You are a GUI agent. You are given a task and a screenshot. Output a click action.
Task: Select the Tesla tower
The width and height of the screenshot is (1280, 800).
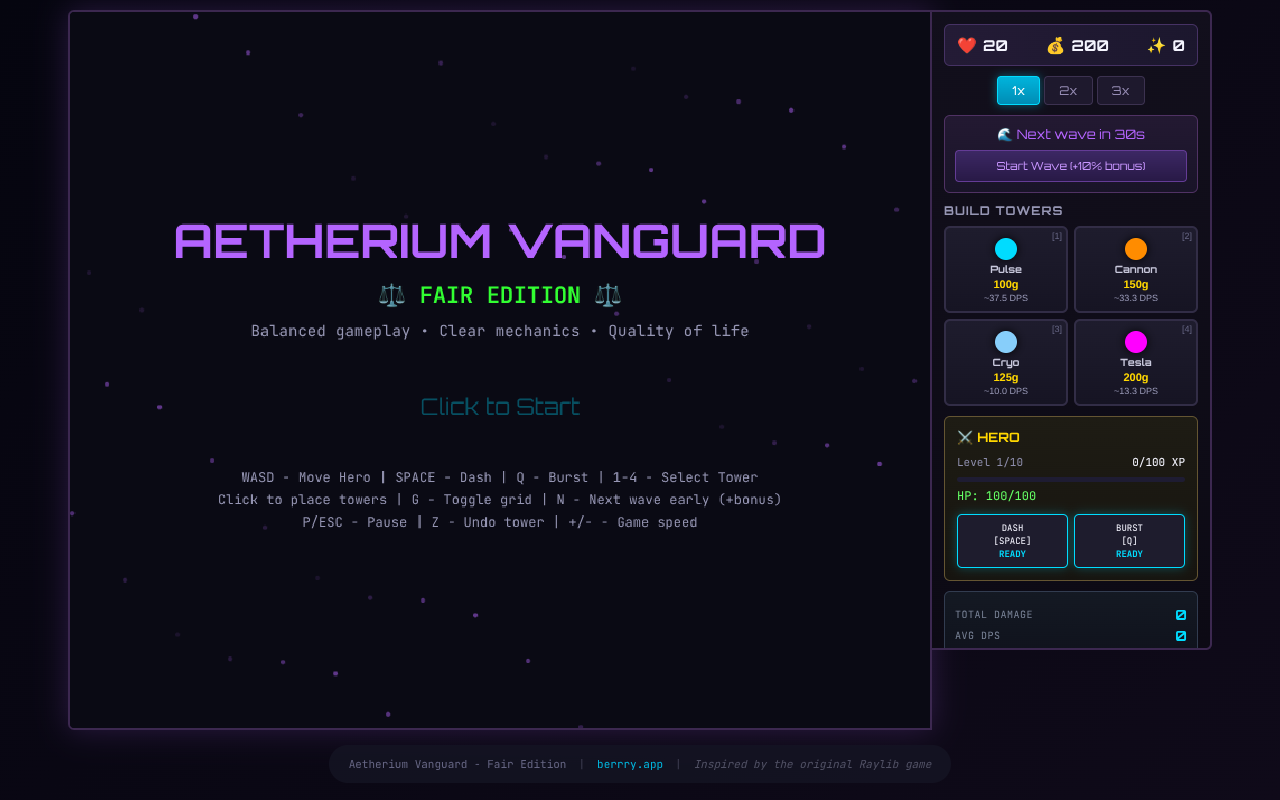point(1135,362)
